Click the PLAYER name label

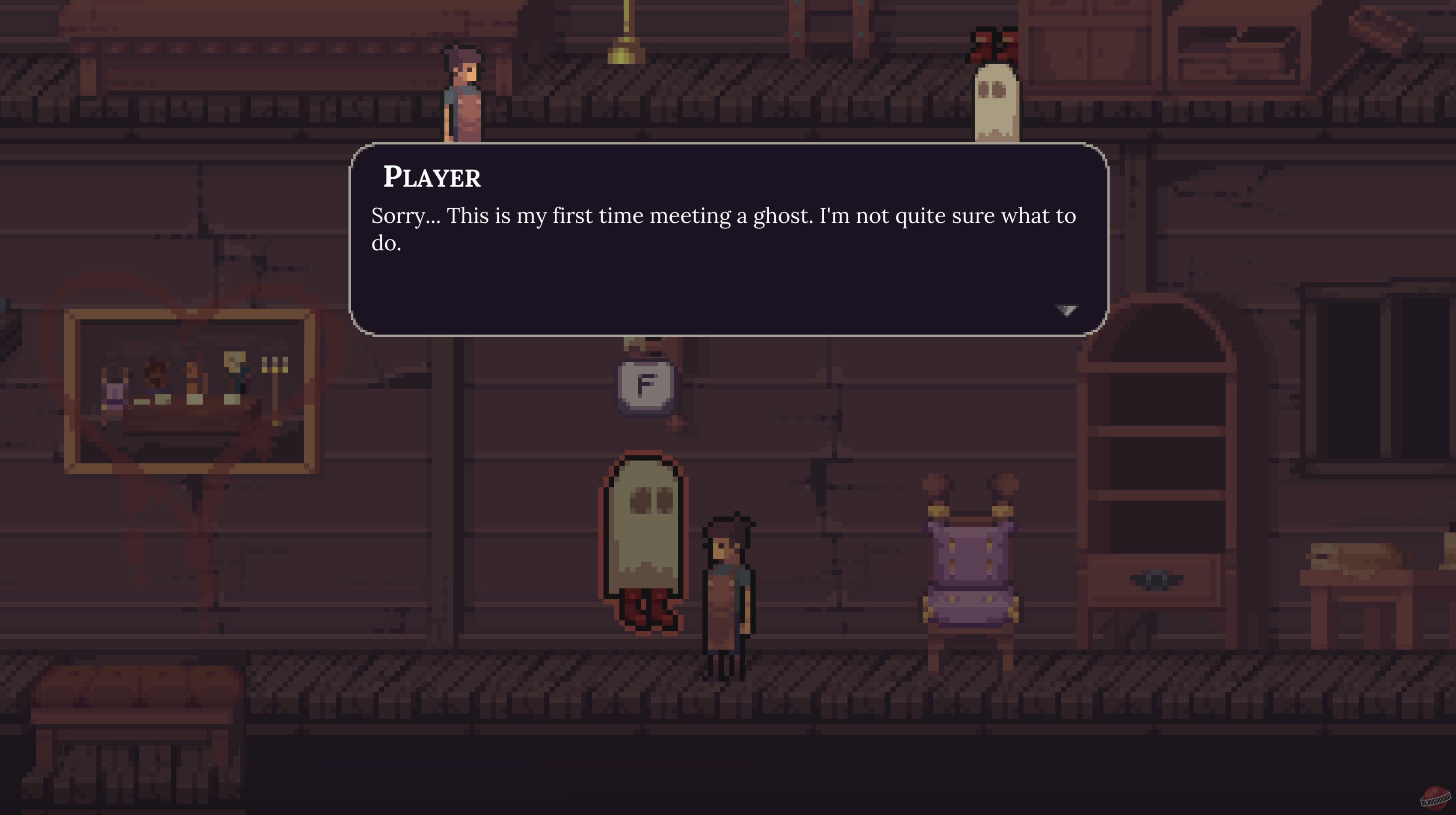coord(432,178)
